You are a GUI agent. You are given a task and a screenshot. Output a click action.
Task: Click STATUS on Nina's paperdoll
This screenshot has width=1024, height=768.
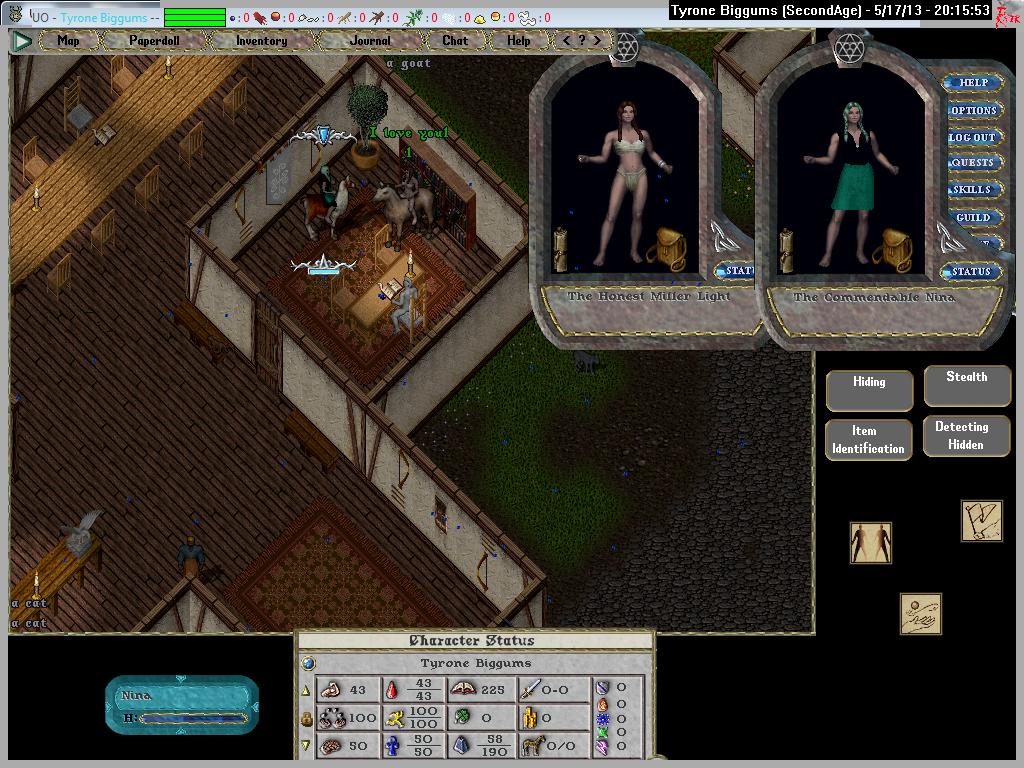coord(970,272)
